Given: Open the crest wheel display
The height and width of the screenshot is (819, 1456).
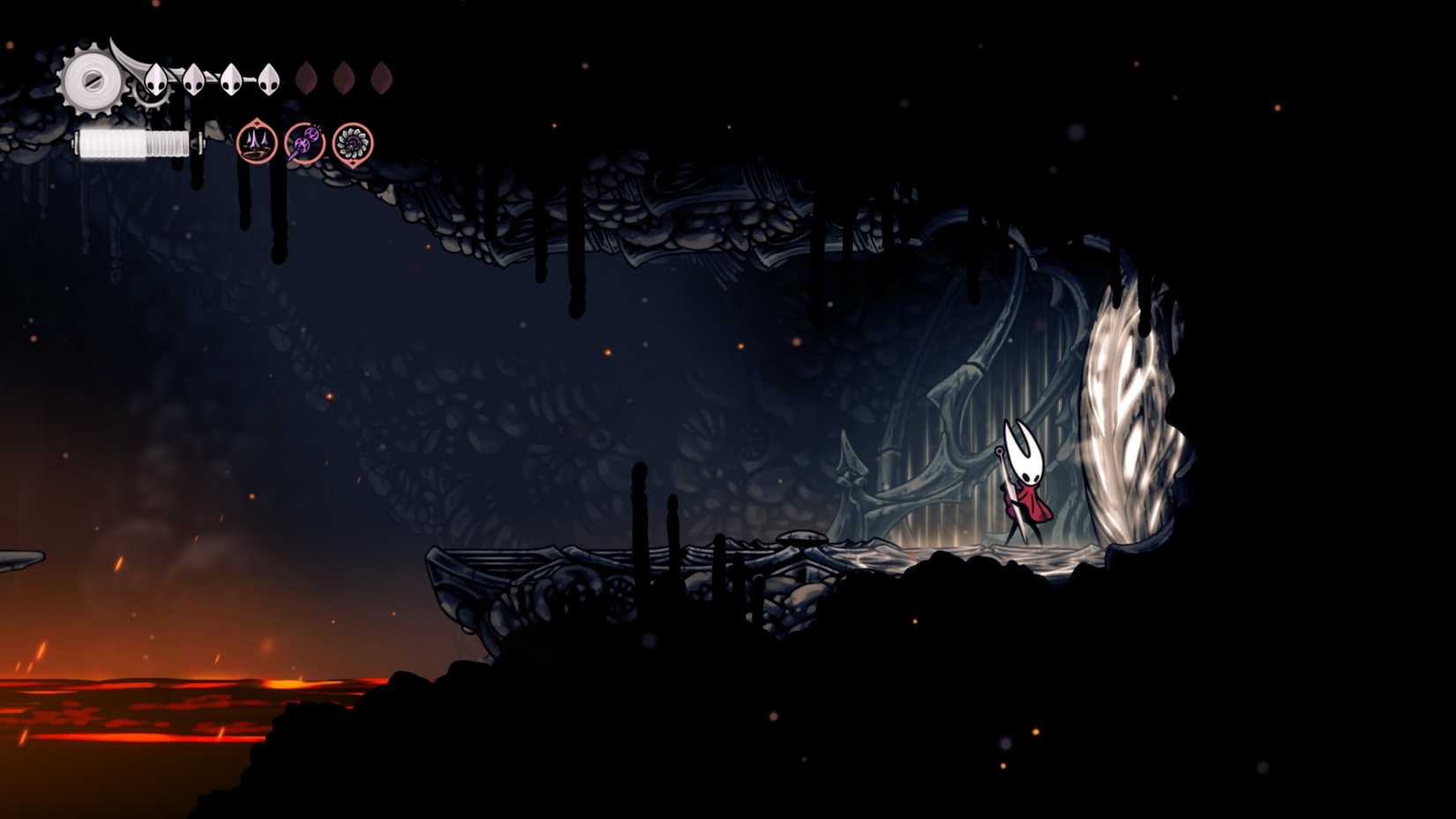Looking at the screenshot, I should click(91, 81).
